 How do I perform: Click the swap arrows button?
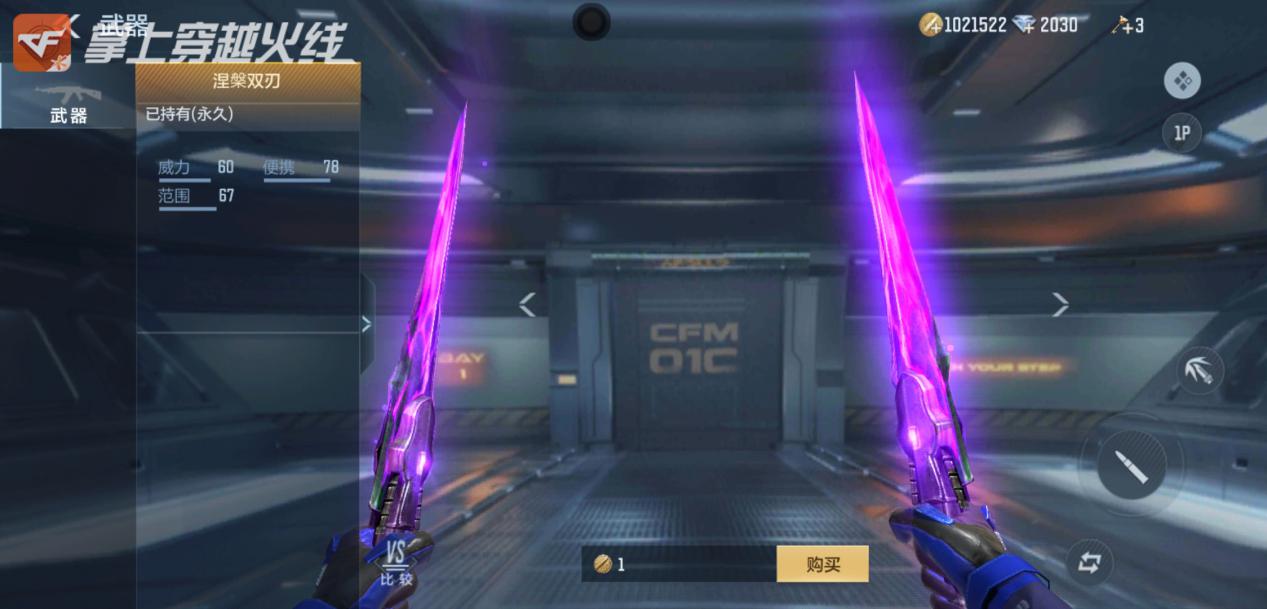(x=1089, y=563)
